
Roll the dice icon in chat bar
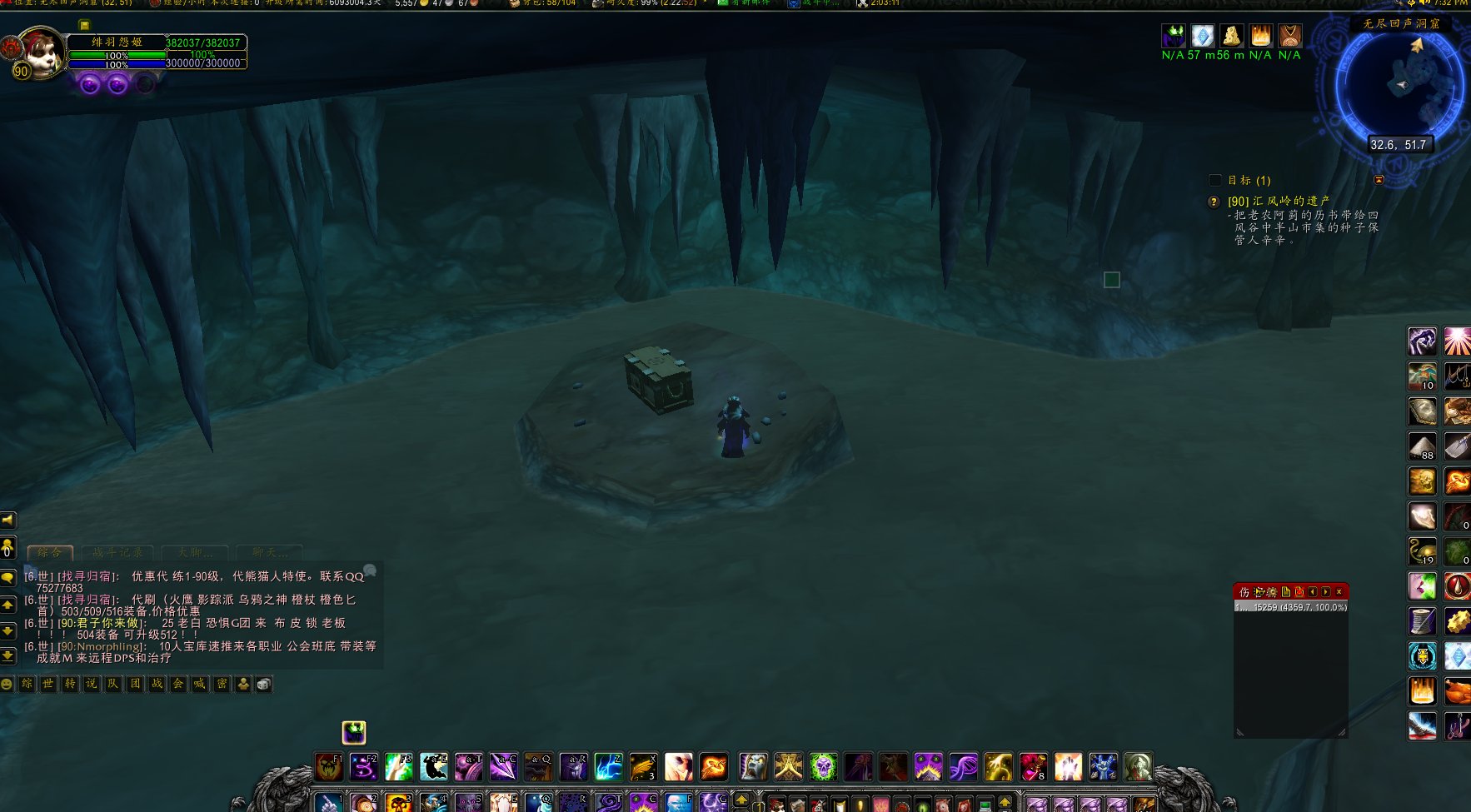coord(264,684)
